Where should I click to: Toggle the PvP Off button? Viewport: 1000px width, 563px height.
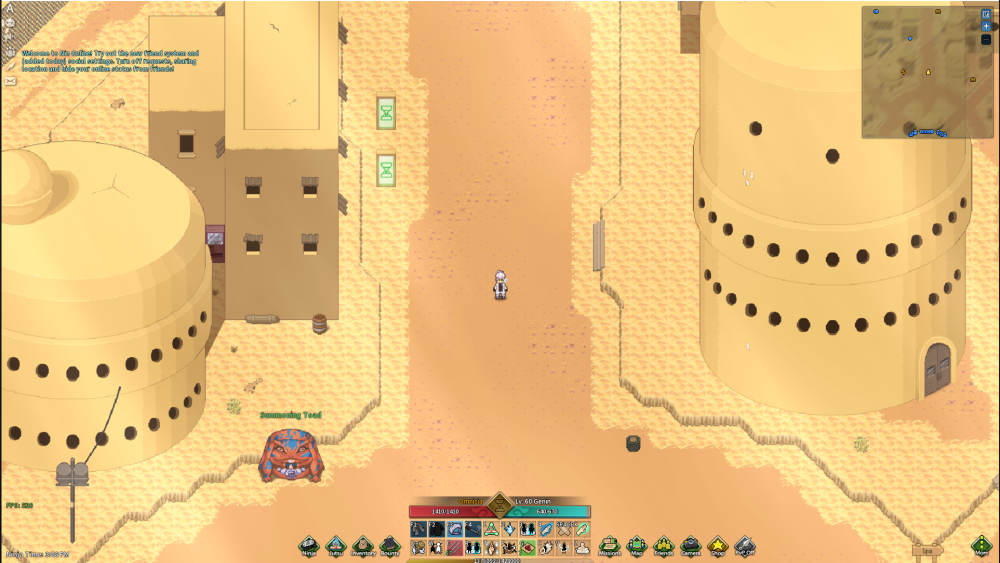click(x=744, y=546)
